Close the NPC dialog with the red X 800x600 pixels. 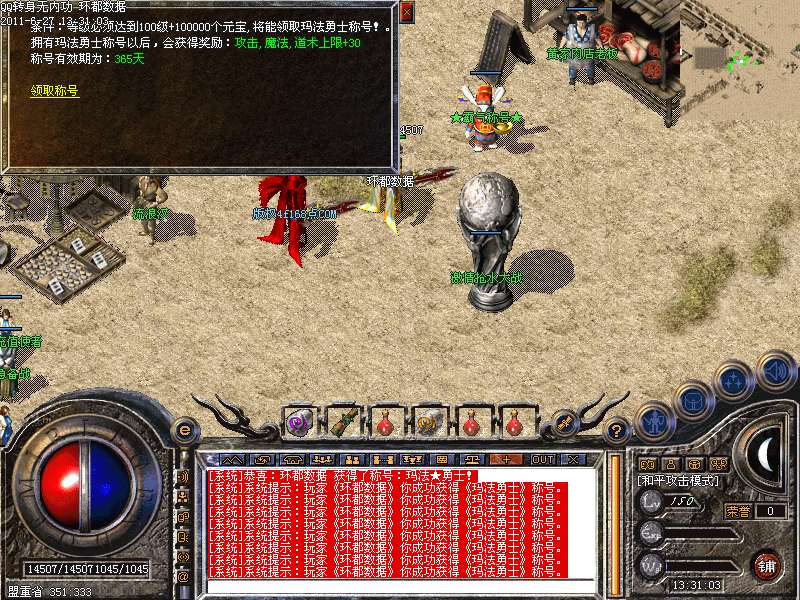(406, 13)
